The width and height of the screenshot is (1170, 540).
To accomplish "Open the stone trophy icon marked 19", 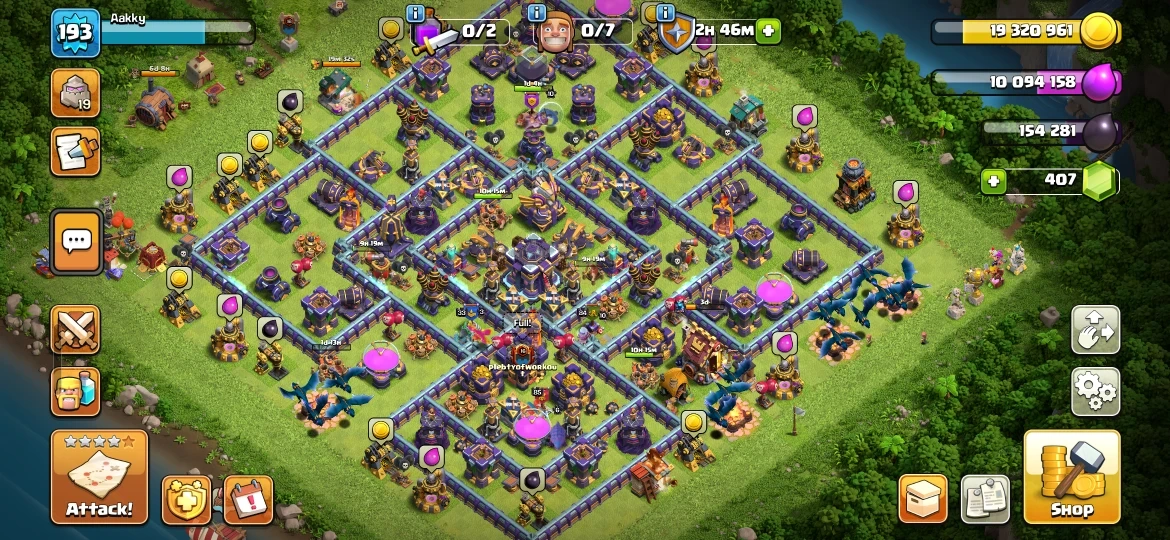I will (x=76, y=93).
